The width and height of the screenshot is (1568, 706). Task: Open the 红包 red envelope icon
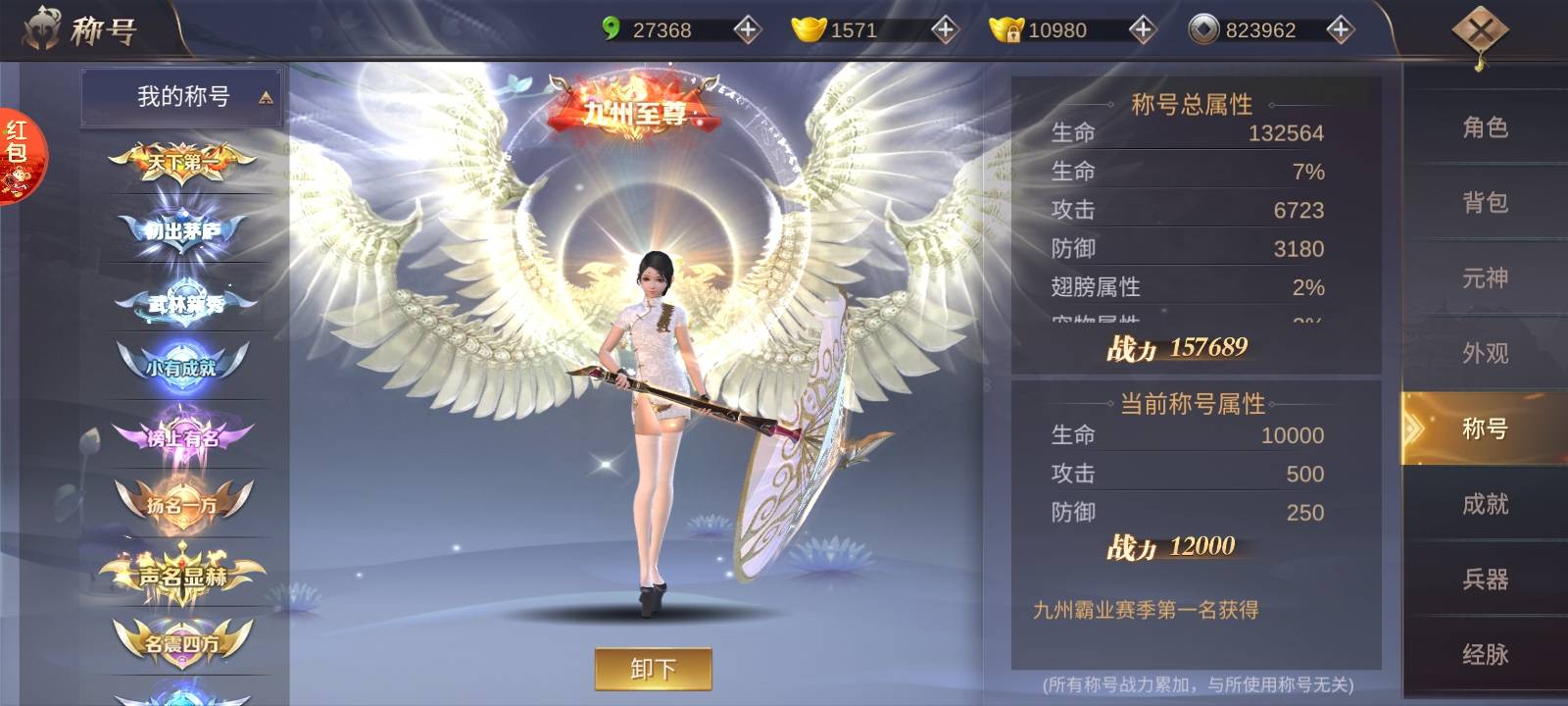18,155
